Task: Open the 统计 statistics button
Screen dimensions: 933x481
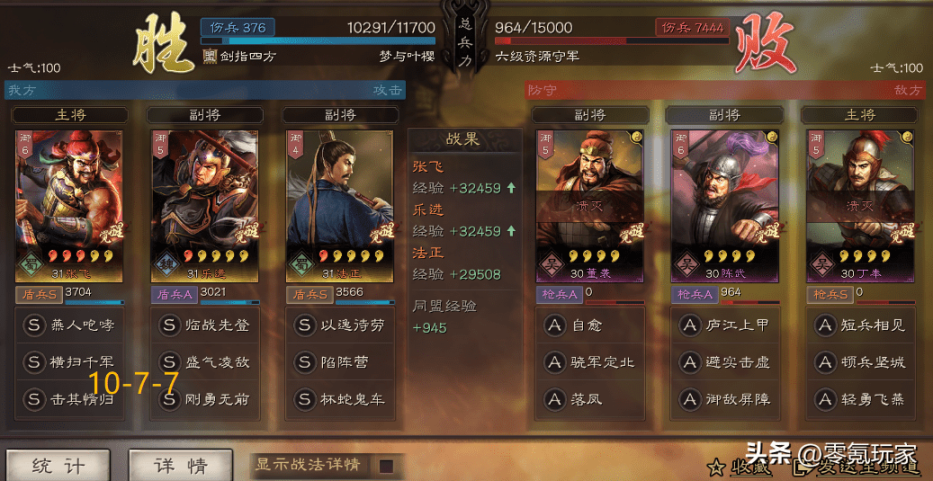Action: pos(58,465)
